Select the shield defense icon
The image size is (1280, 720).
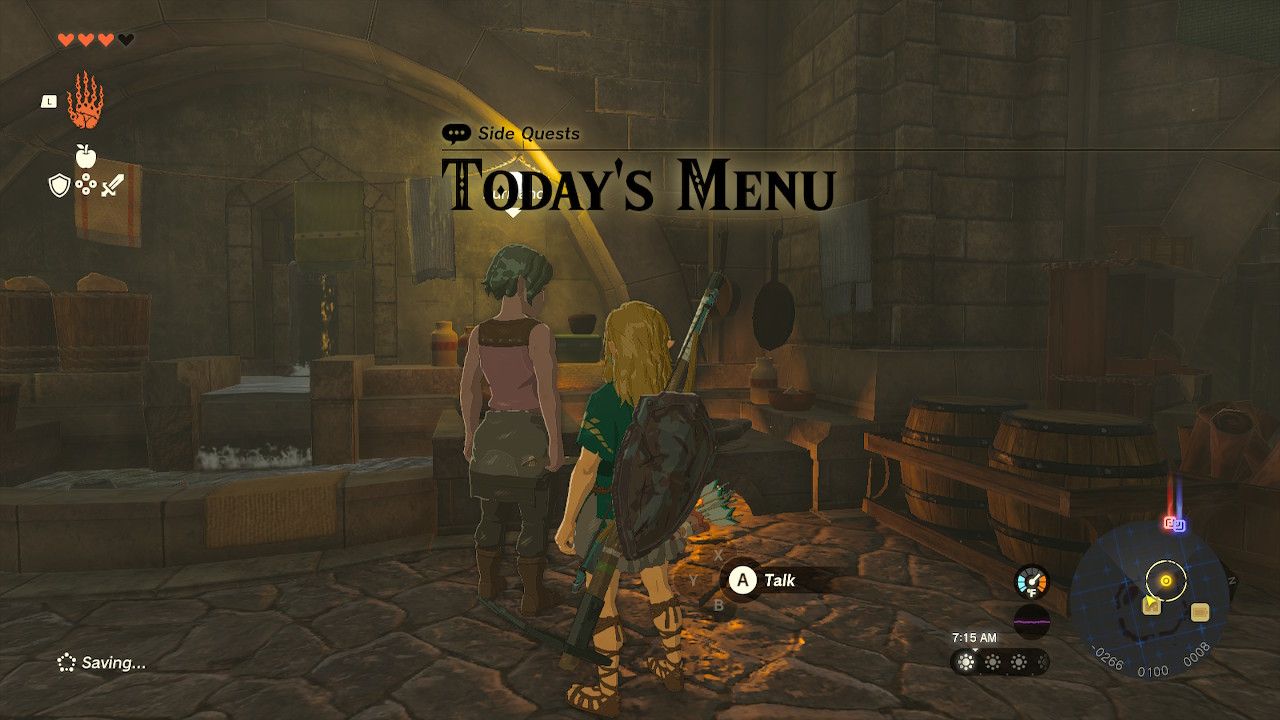pyautogui.click(x=59, y=184)
